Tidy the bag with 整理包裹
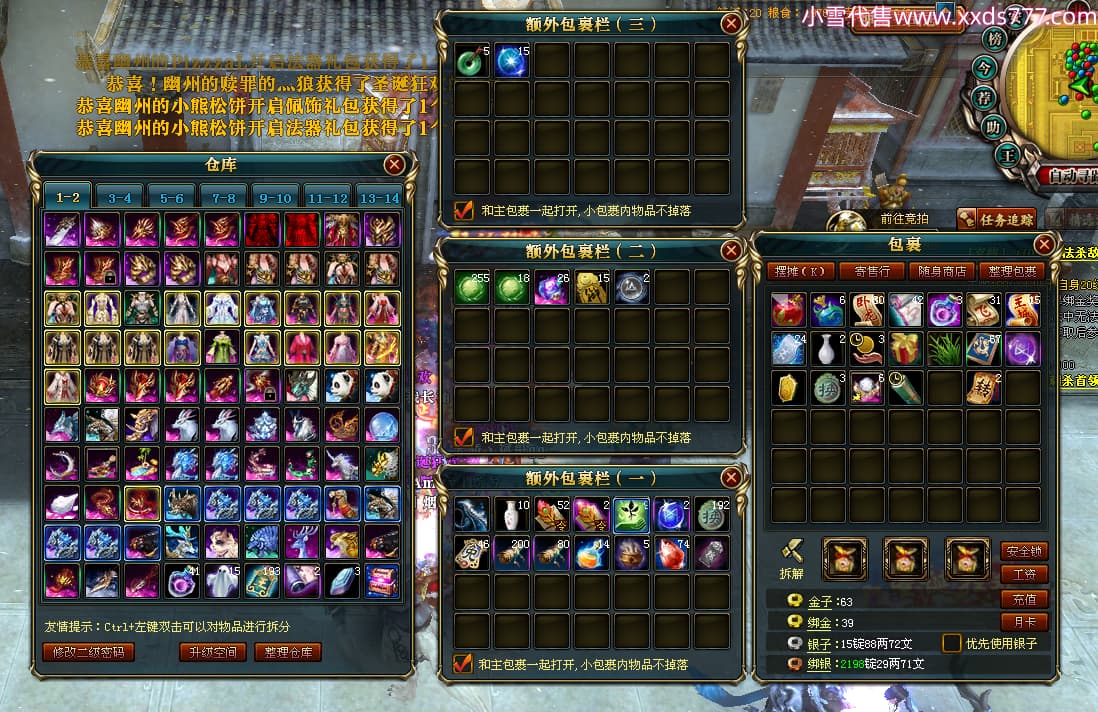This screenshot has width=1098, height=712. [1014, 271]
